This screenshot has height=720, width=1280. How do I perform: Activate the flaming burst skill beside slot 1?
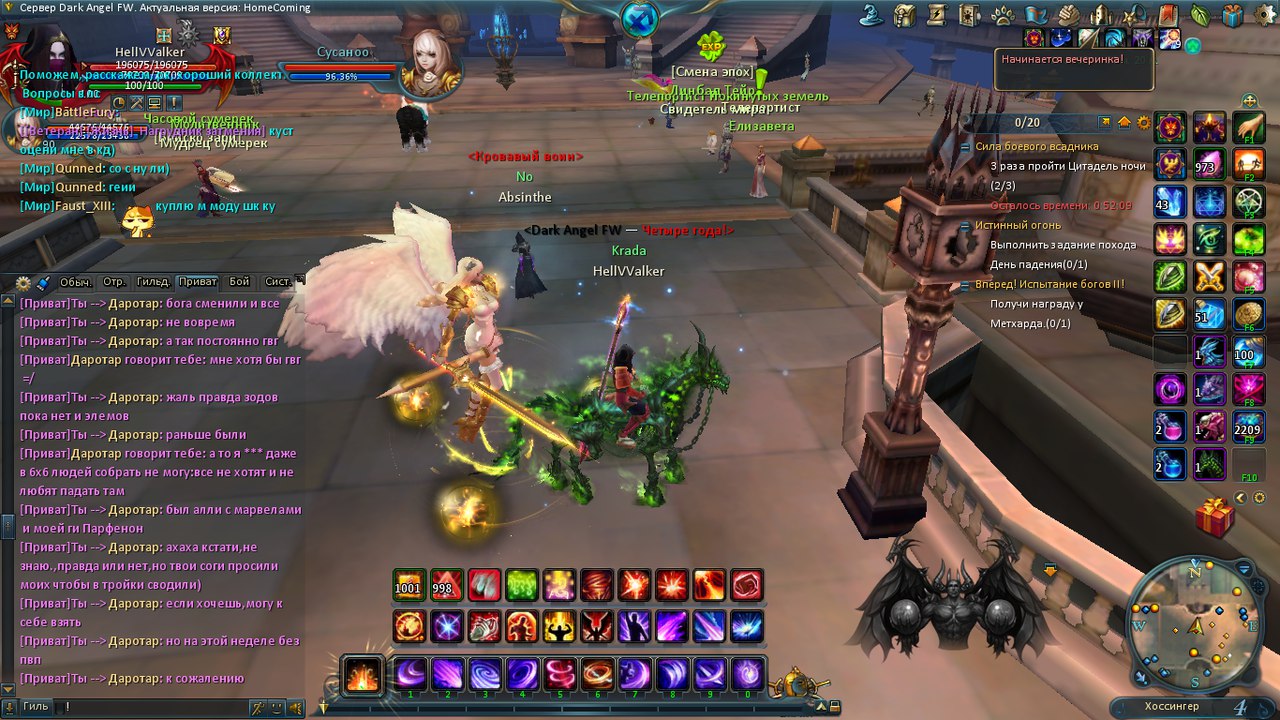tap(362, 675)
